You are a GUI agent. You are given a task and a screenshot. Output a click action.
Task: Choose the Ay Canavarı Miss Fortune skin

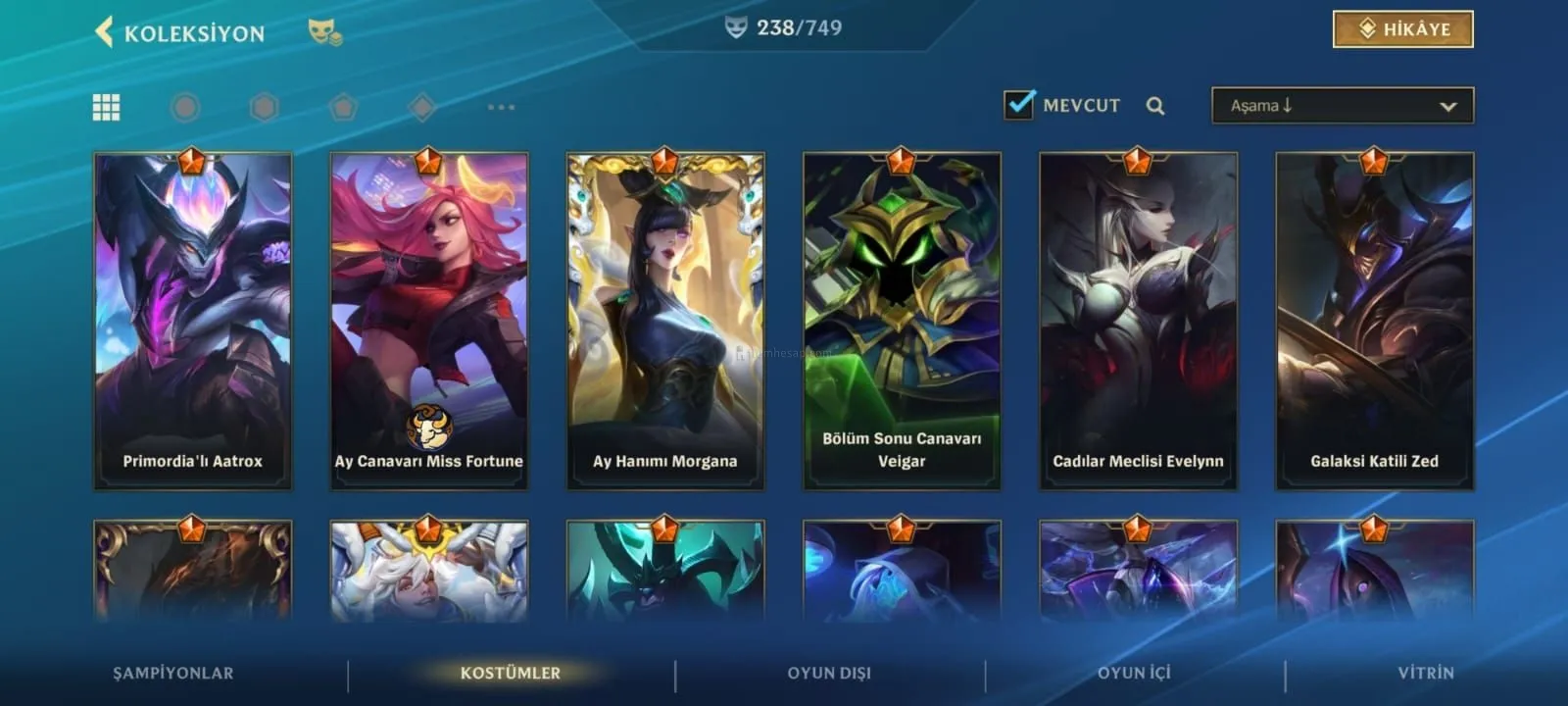click(x=429, y=321)
